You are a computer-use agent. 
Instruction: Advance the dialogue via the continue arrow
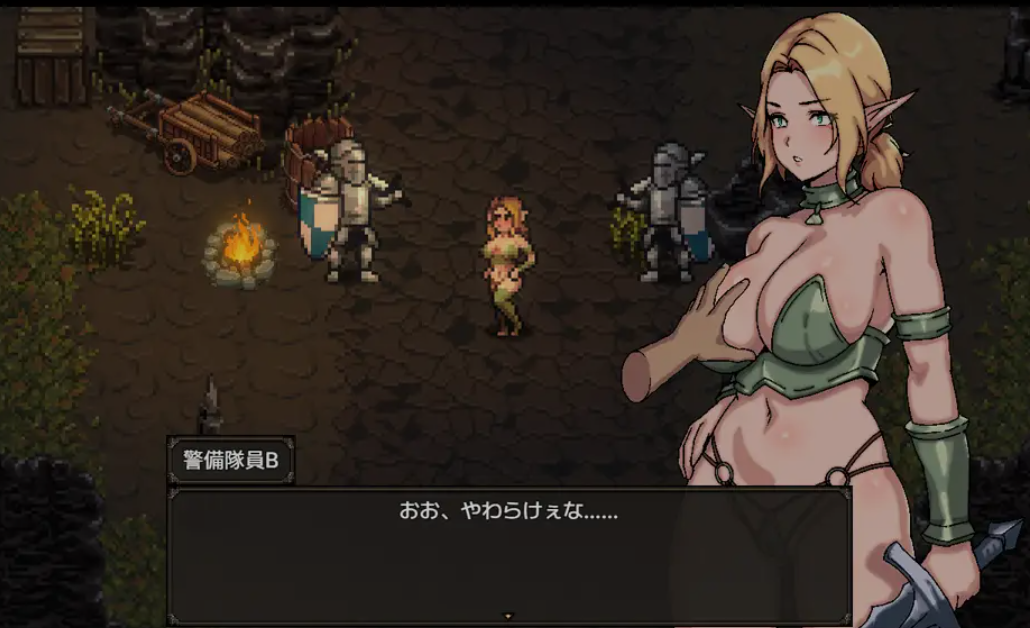[508, 615]
